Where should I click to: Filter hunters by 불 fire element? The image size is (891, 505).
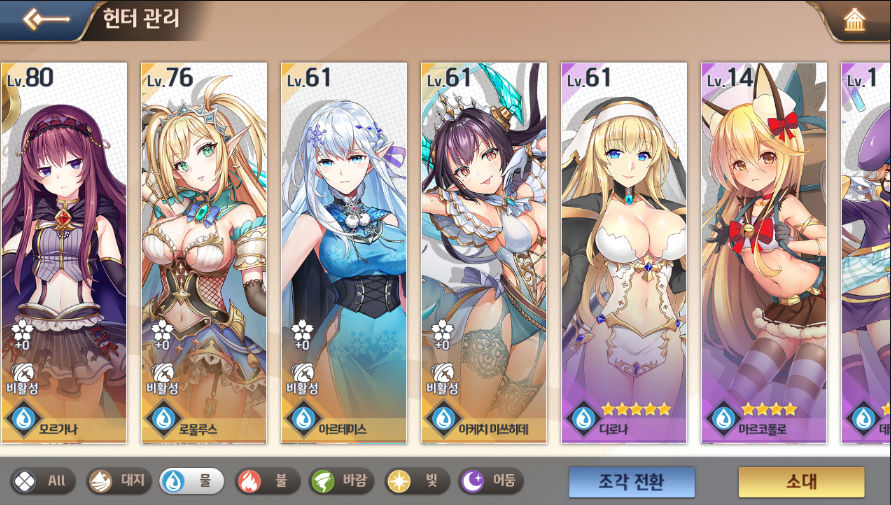[x=267, y=481]
